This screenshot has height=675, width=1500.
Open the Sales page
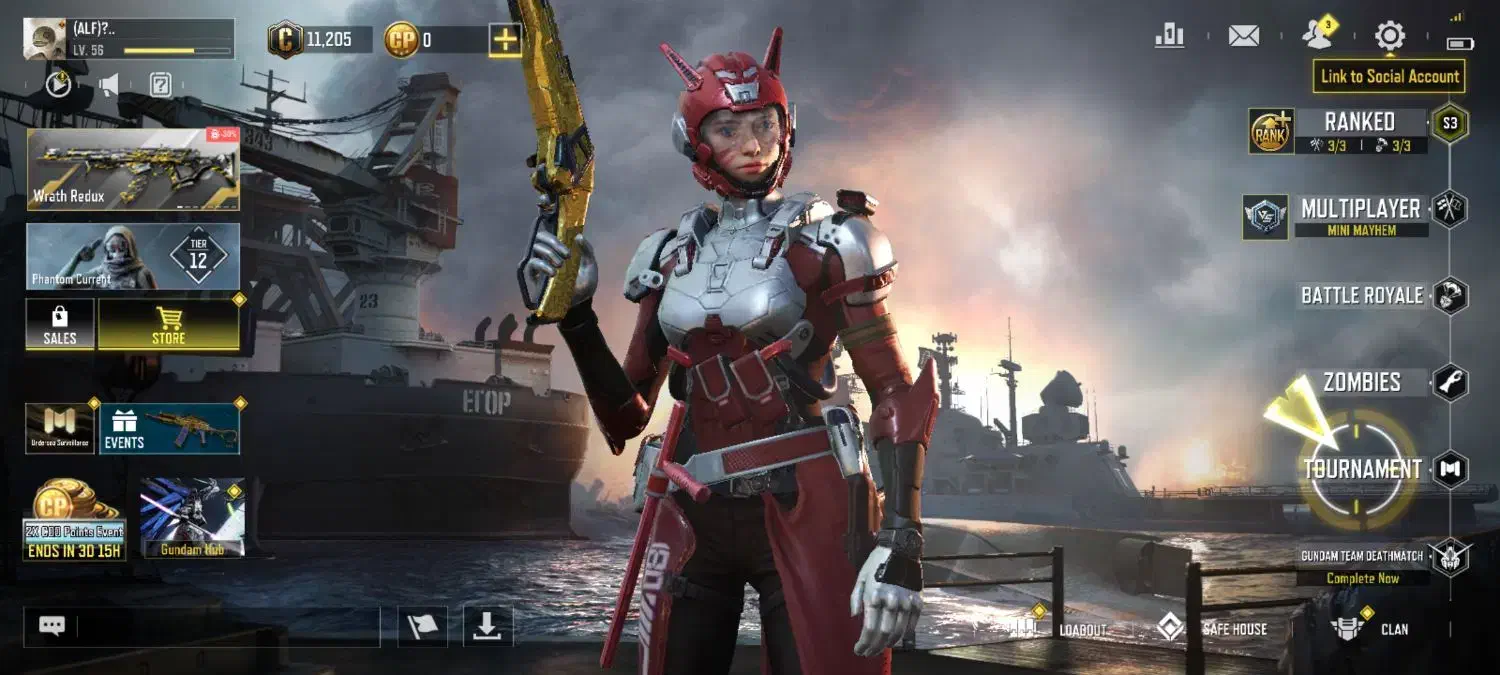(x=60, y=325)
